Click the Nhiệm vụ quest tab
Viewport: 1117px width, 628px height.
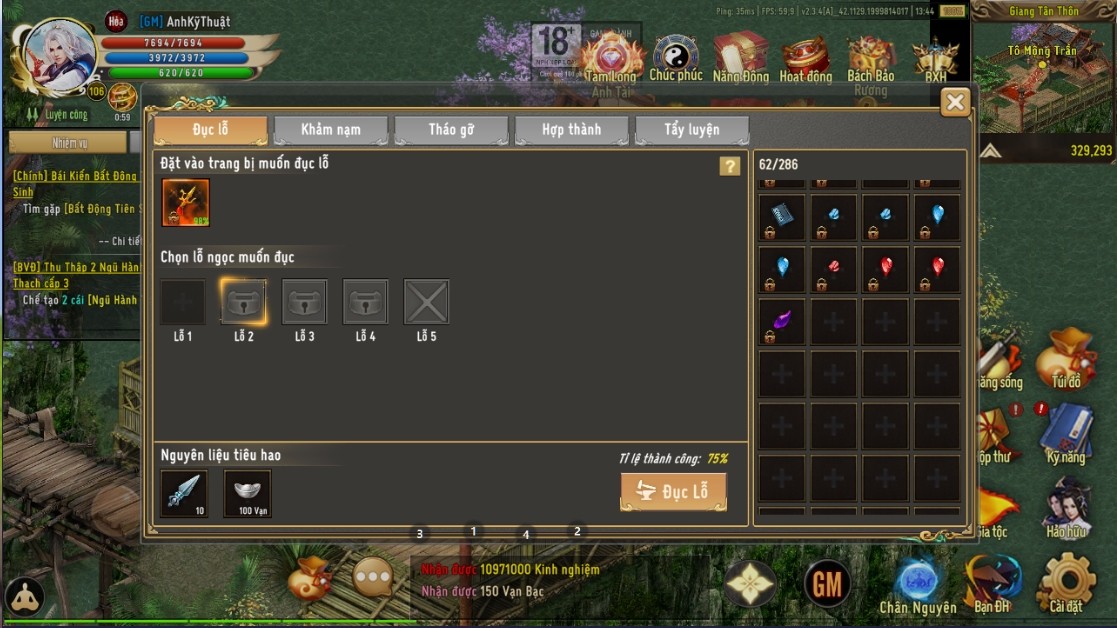70,143
